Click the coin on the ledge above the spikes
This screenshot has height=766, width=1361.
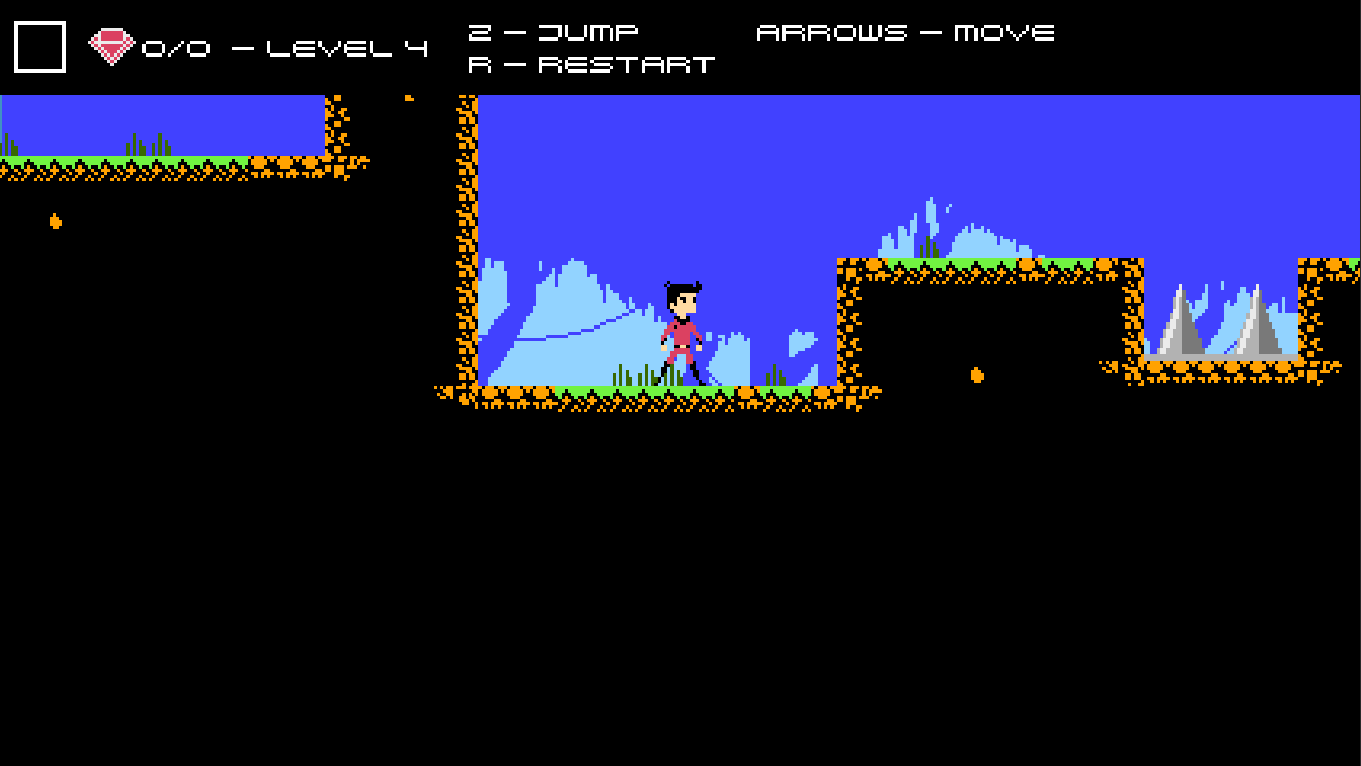pos(1102,263)
